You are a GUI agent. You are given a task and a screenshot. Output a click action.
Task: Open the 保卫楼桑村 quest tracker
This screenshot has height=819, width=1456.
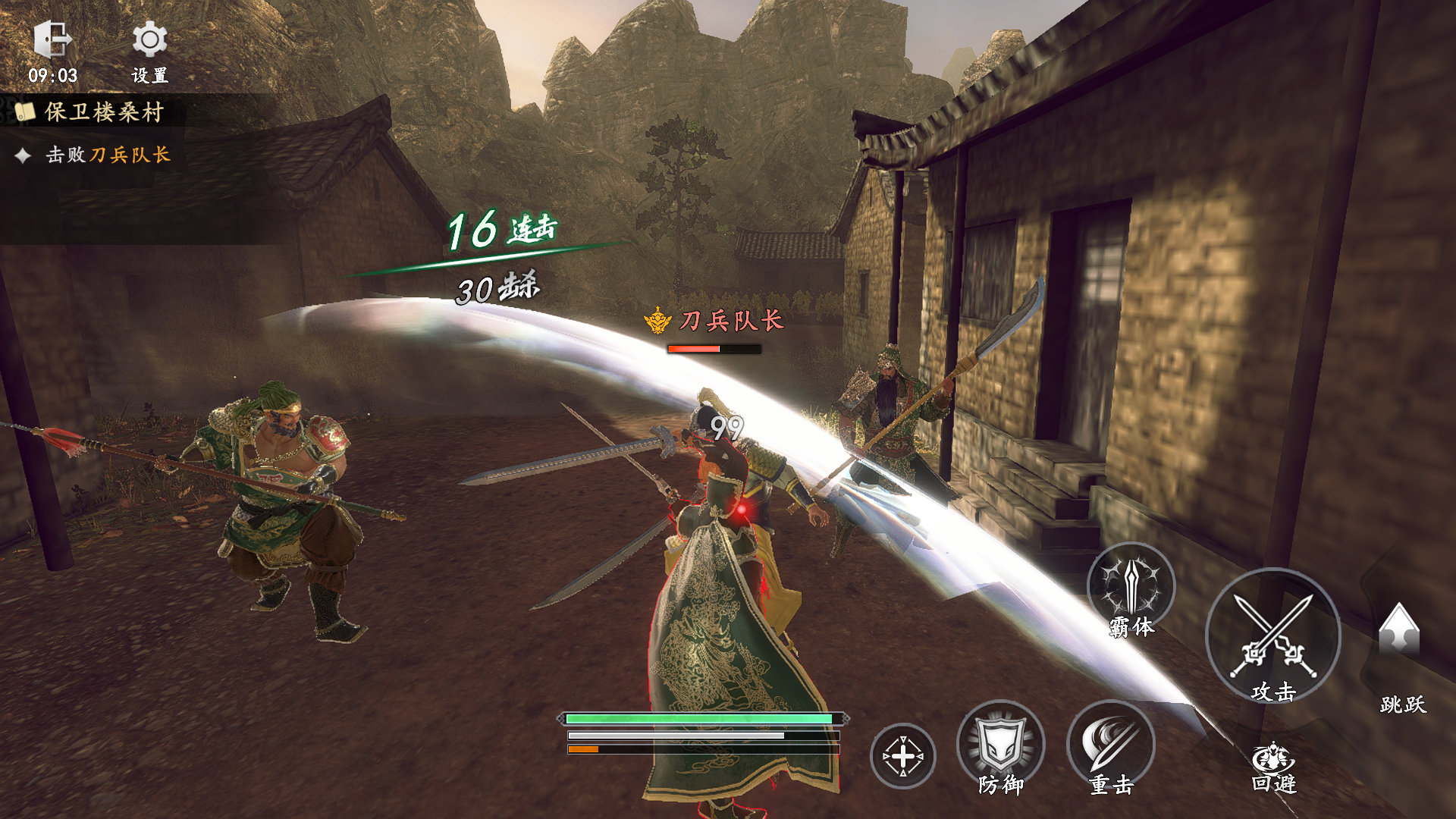[x=104, y=112]
